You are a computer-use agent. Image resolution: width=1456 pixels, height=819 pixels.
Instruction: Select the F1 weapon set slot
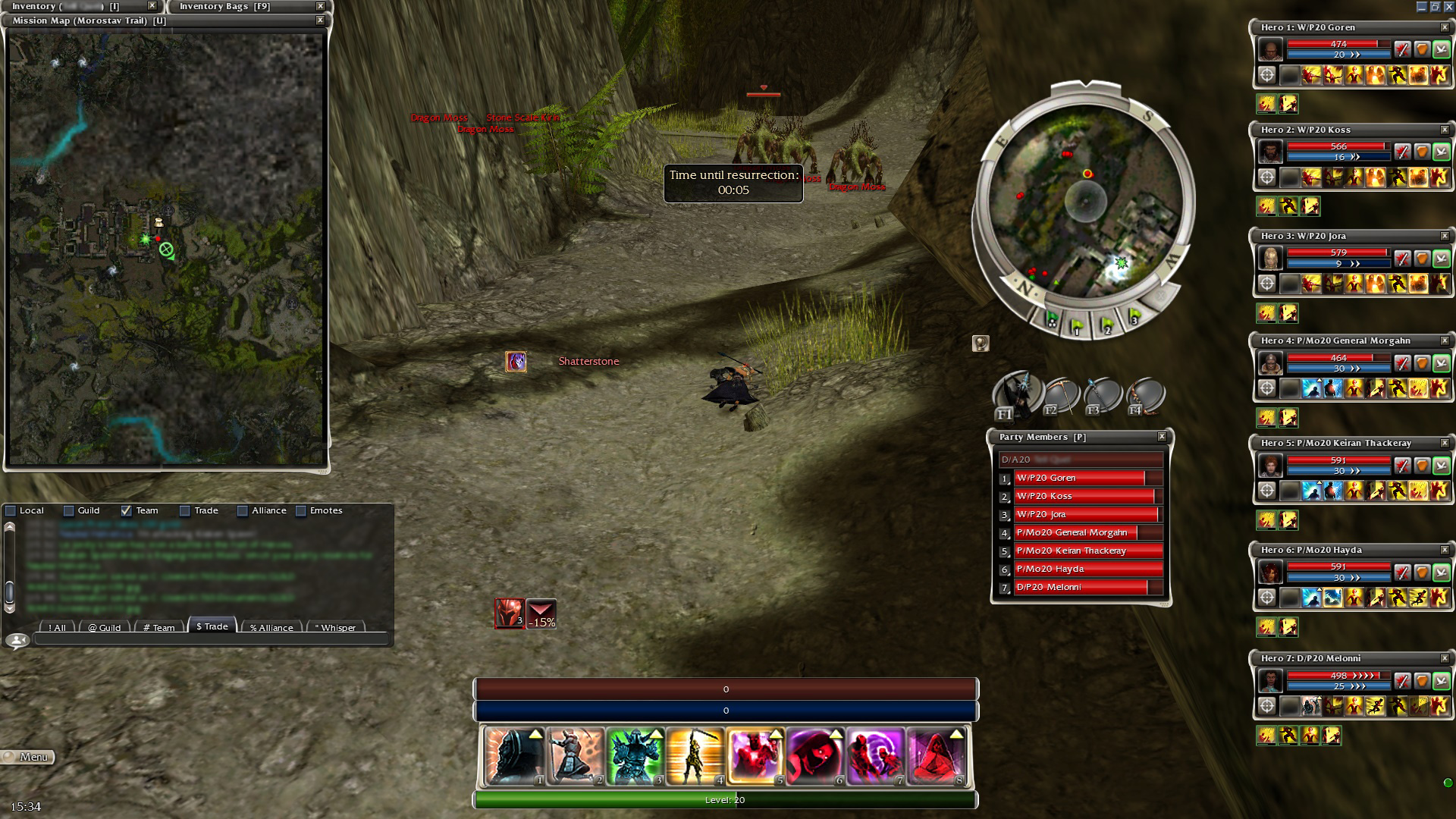coord(1015,395)
